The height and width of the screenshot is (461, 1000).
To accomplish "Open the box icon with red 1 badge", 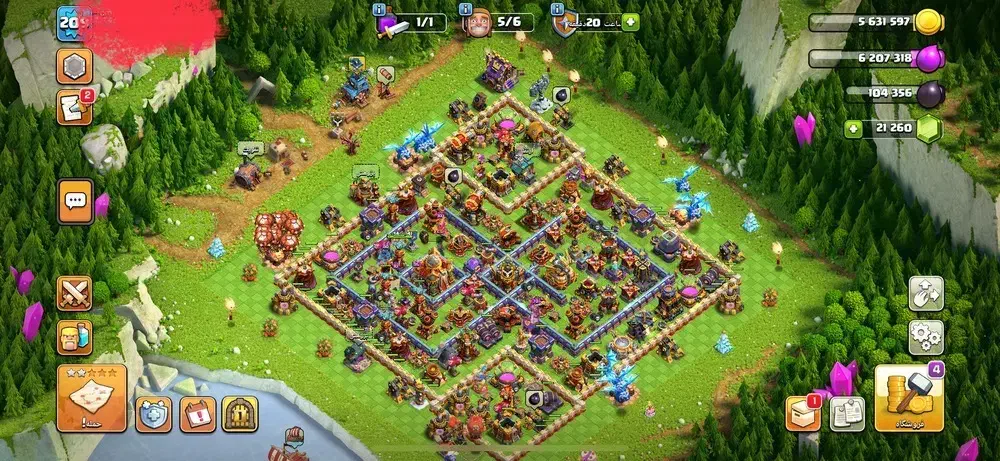I will coord(802,413).
